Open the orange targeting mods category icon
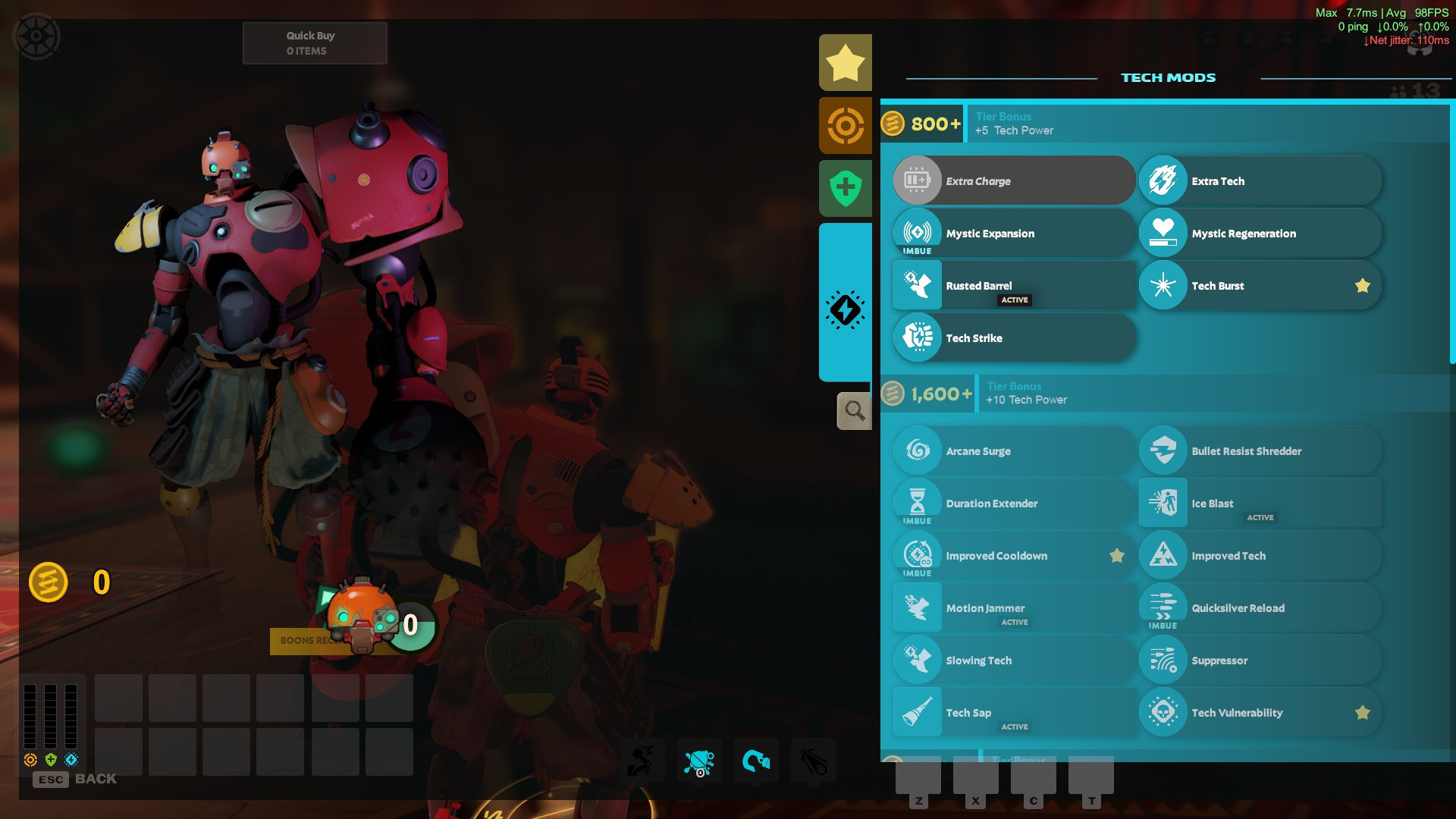 click(x=844, y=124)
